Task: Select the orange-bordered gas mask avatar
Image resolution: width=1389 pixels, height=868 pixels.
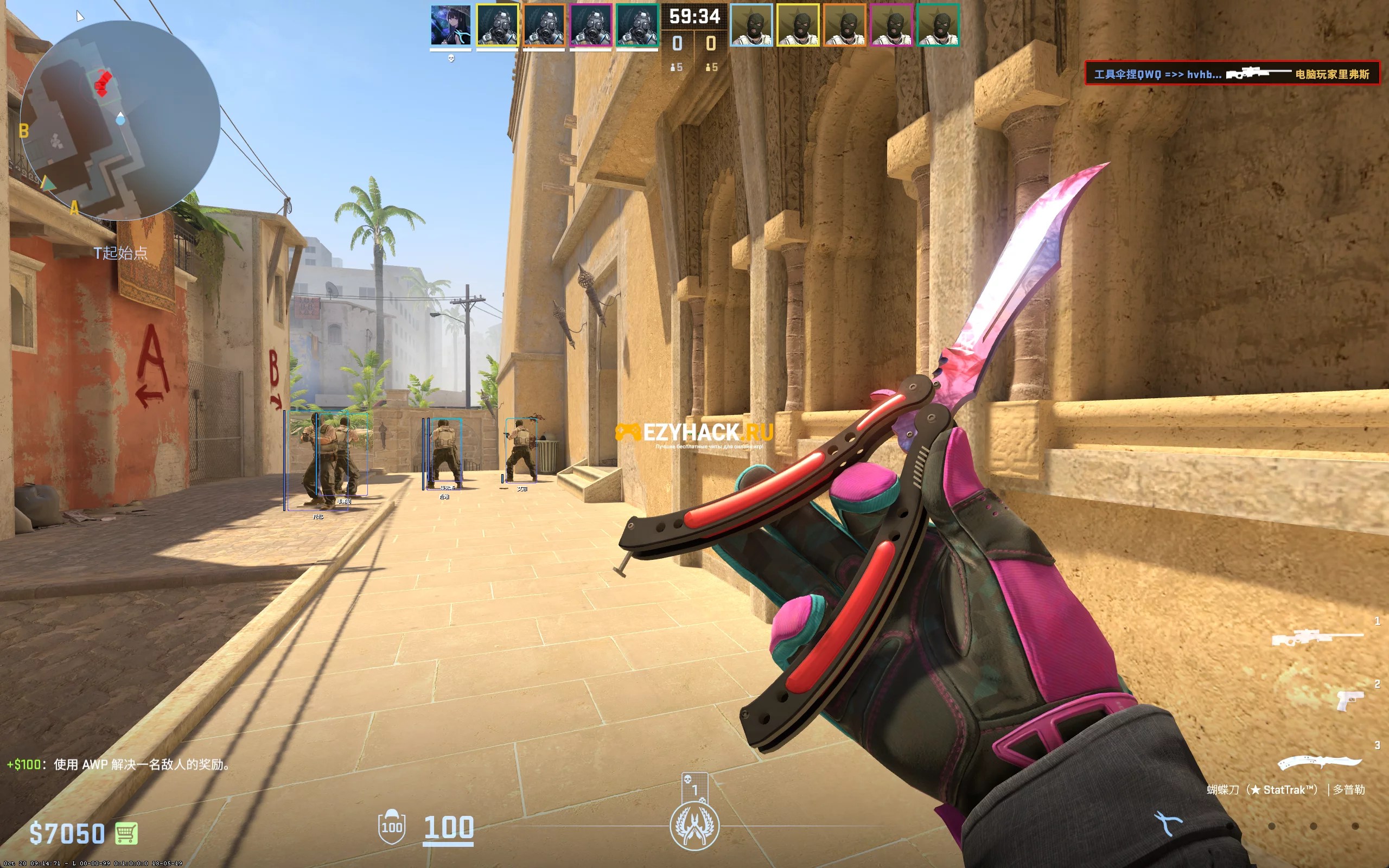Action: (544, 25)
